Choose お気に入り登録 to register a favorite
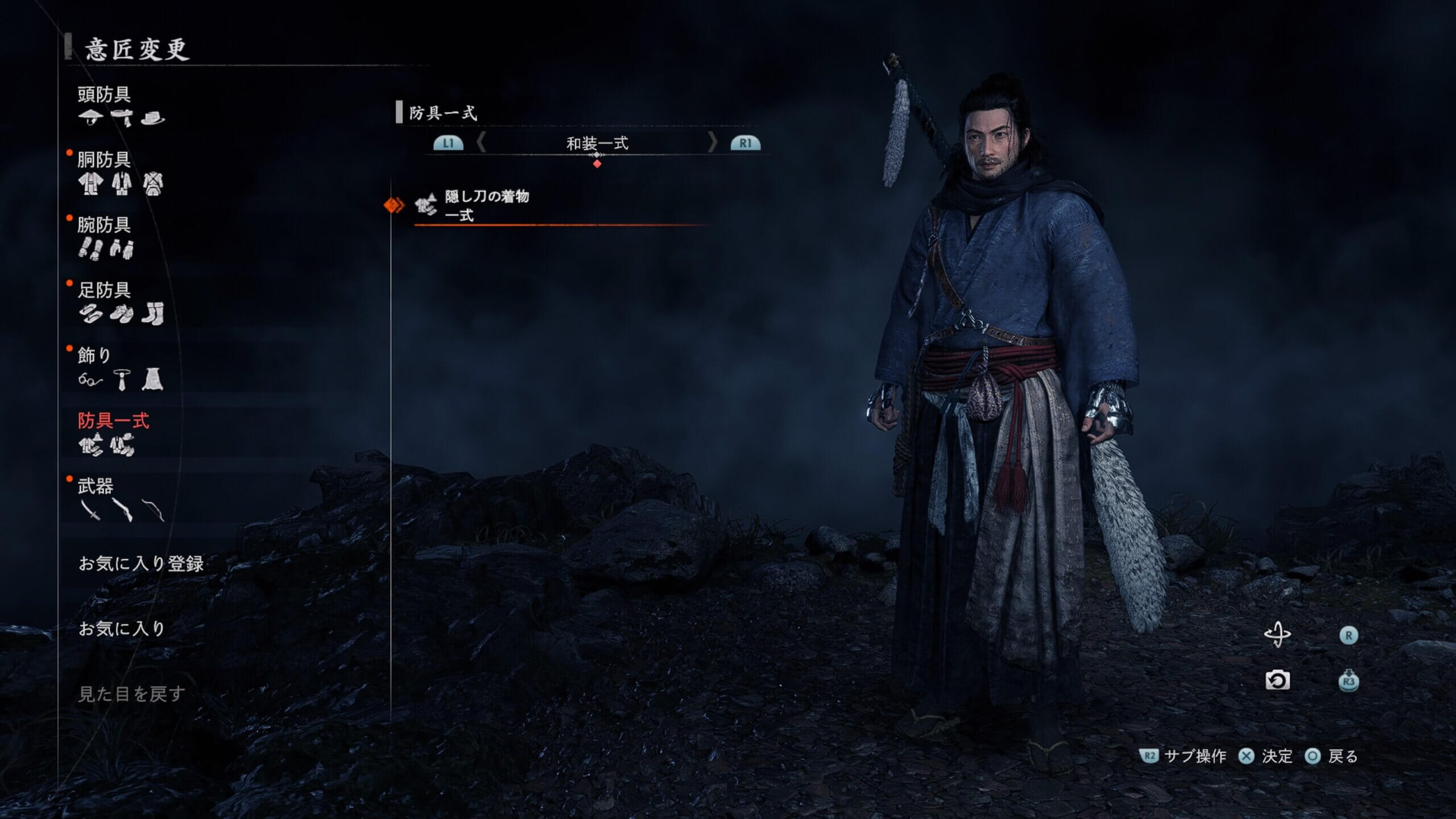 click(141, 564)
